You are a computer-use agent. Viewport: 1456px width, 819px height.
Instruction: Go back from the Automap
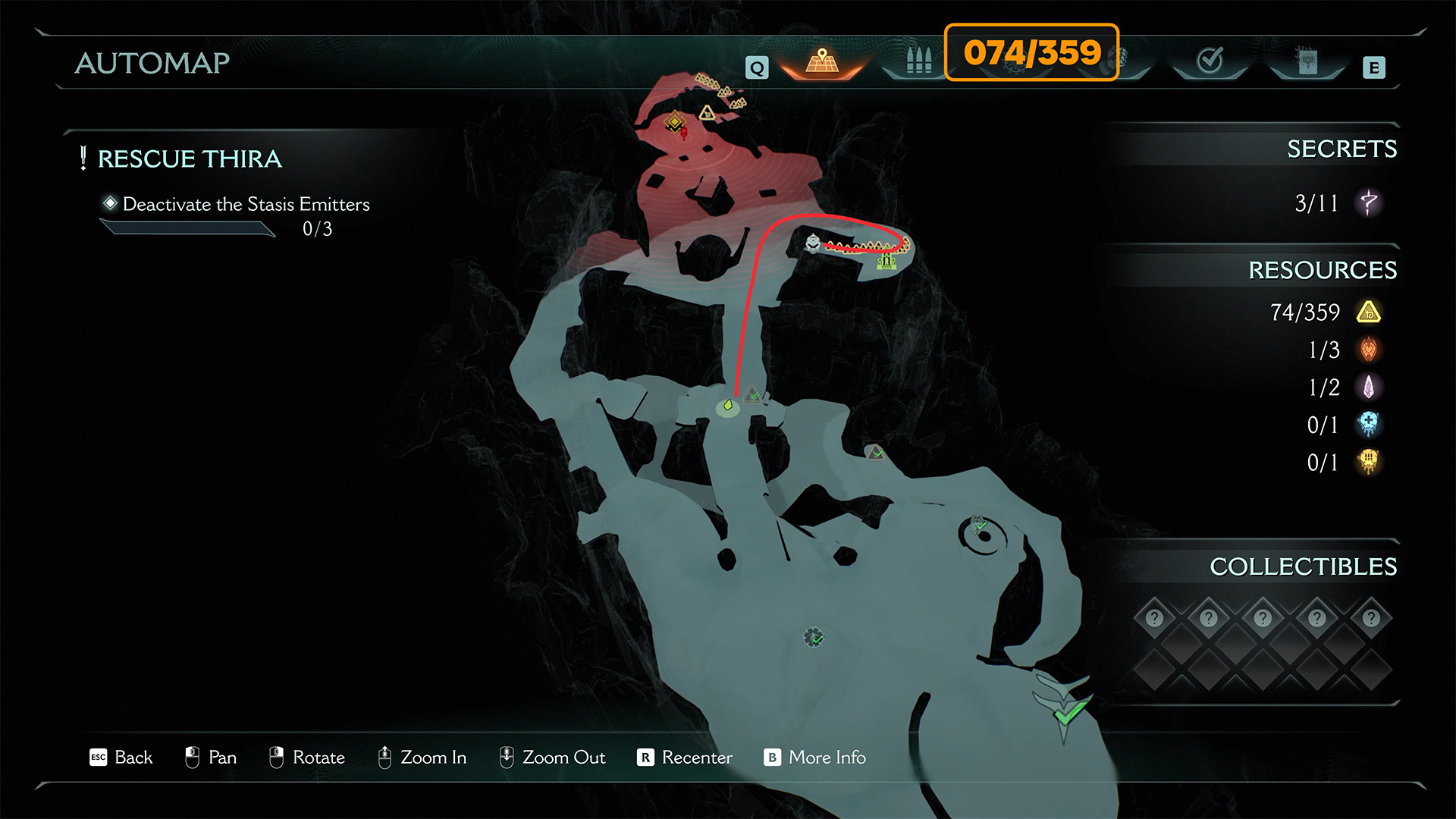[x=121, y=758]
